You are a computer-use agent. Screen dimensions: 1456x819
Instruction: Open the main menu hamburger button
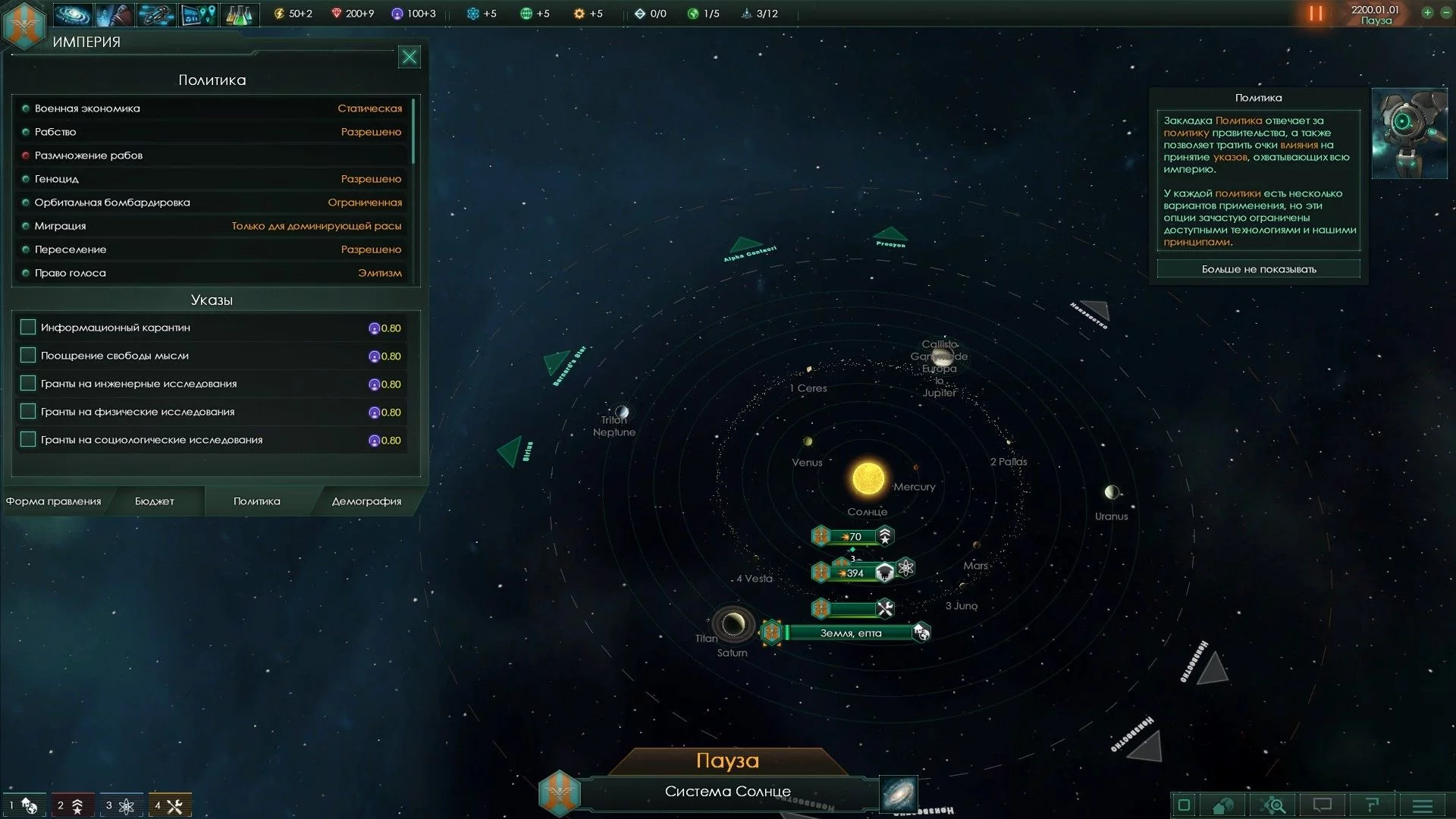pos(1423,805)
